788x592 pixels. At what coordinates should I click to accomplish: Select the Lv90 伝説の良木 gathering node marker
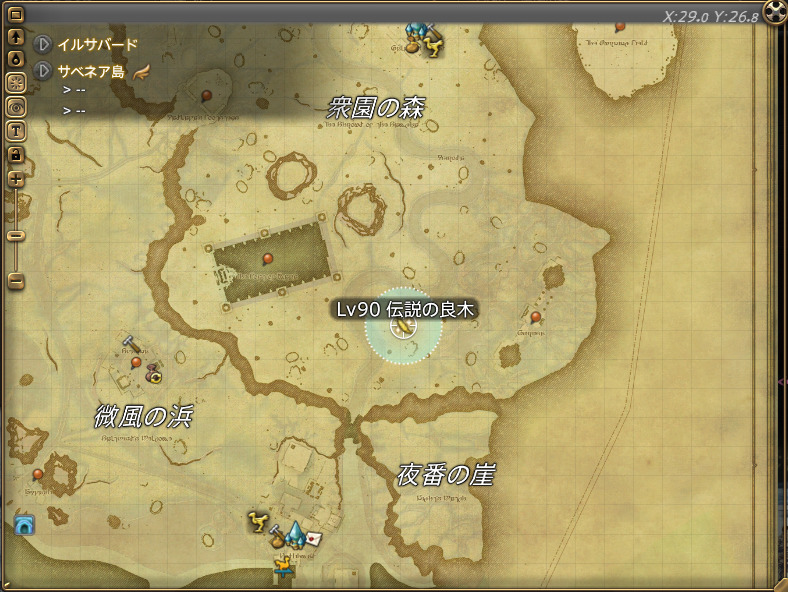tap(403, 327)
